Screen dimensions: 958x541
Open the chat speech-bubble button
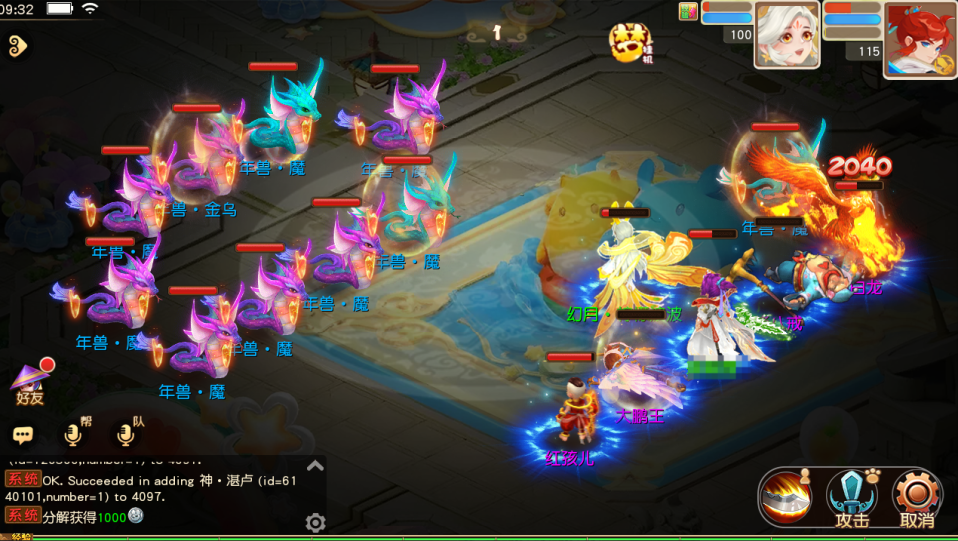[x=23, y=435]
